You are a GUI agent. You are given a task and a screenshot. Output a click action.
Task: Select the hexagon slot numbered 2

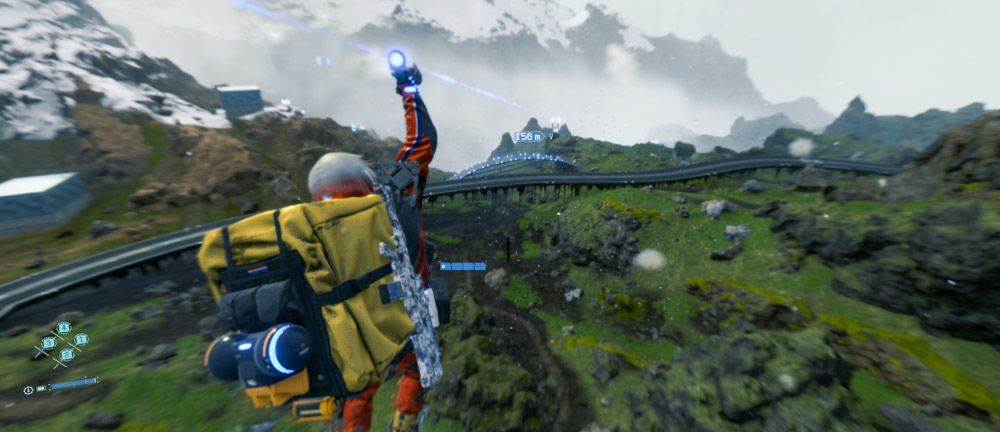pos(67,355)
